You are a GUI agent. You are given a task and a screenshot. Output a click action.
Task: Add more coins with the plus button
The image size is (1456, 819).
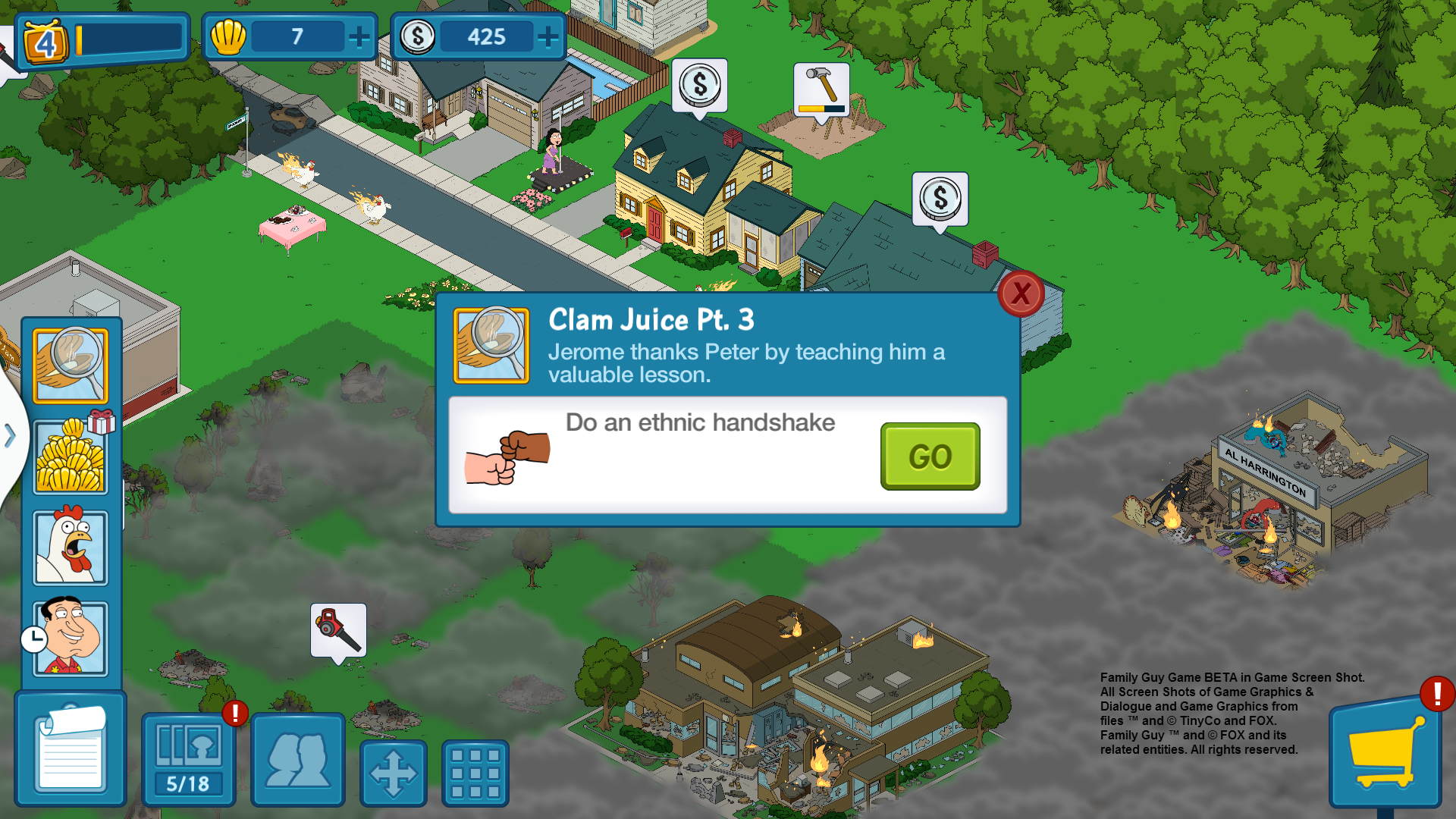tap(548, 36)
